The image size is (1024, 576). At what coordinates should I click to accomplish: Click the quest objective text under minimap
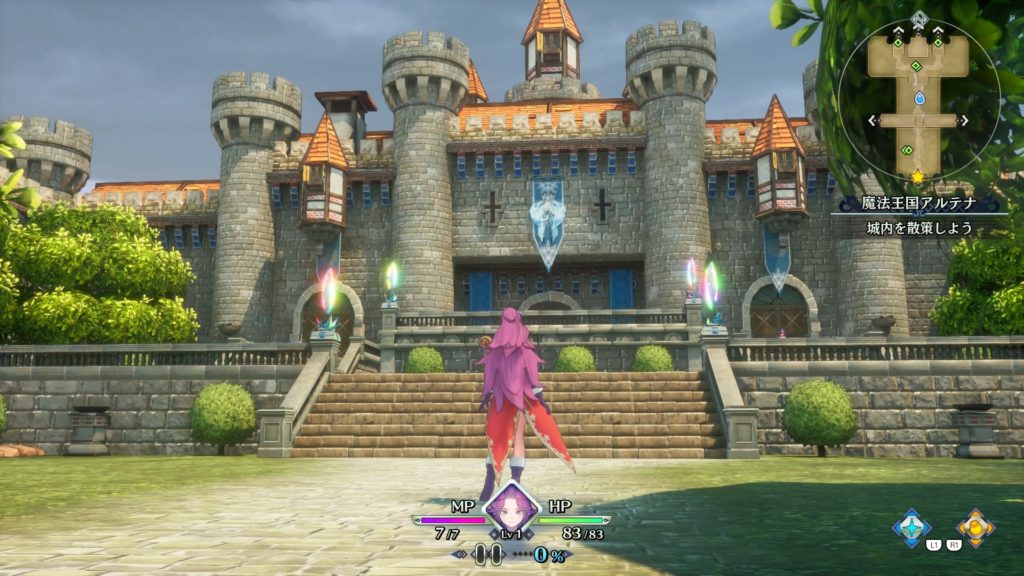pyautogui.click(x=921, y=227)
